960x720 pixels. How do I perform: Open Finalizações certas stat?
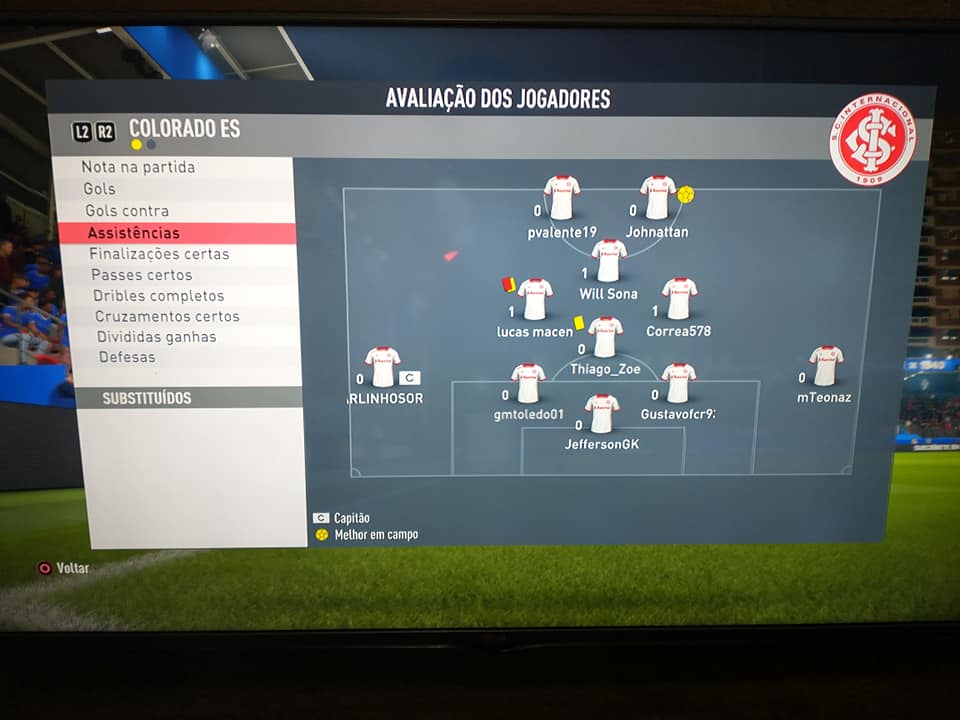(x=159, y=254)
